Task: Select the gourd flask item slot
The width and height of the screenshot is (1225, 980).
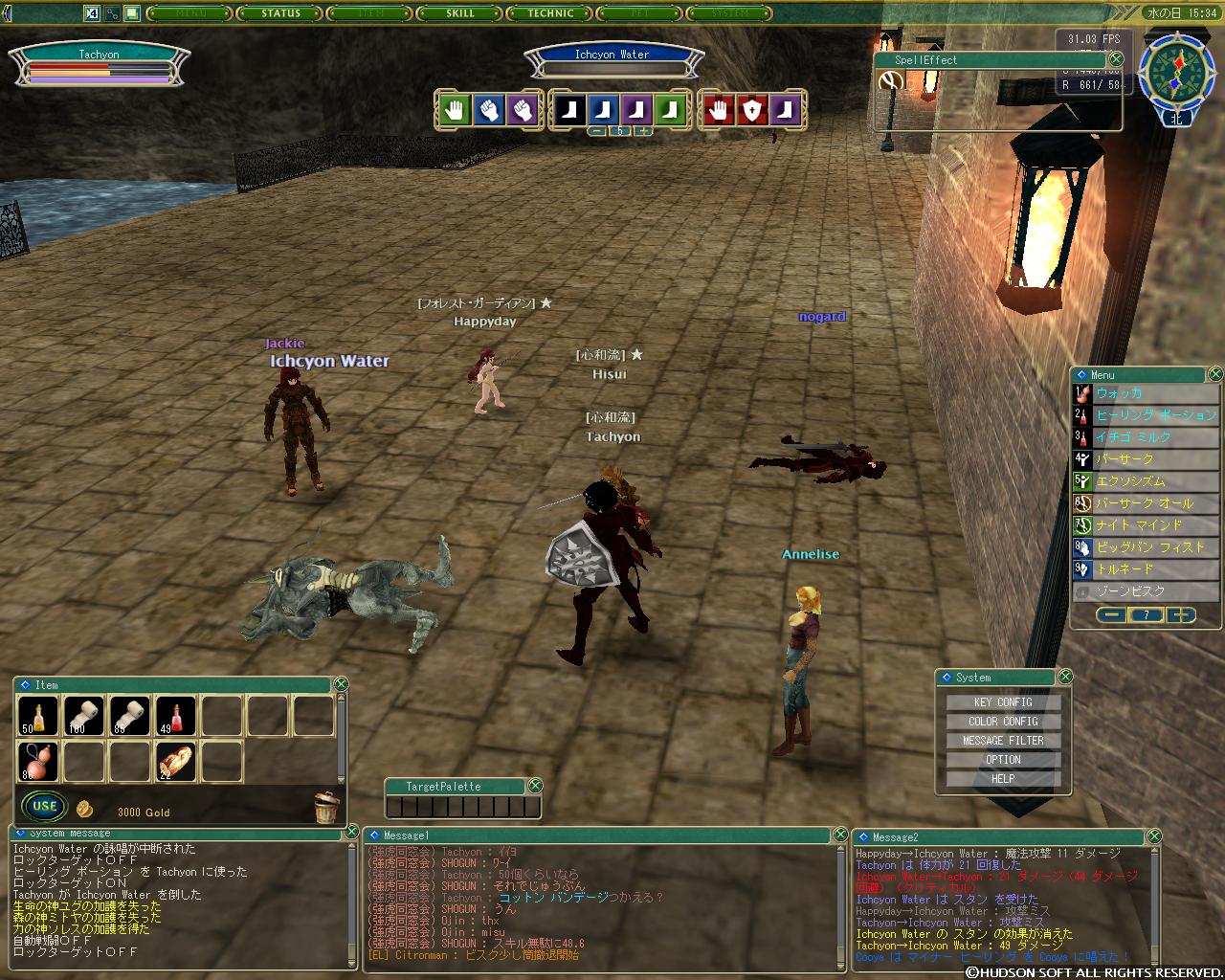Action: (x=38, y=762)
